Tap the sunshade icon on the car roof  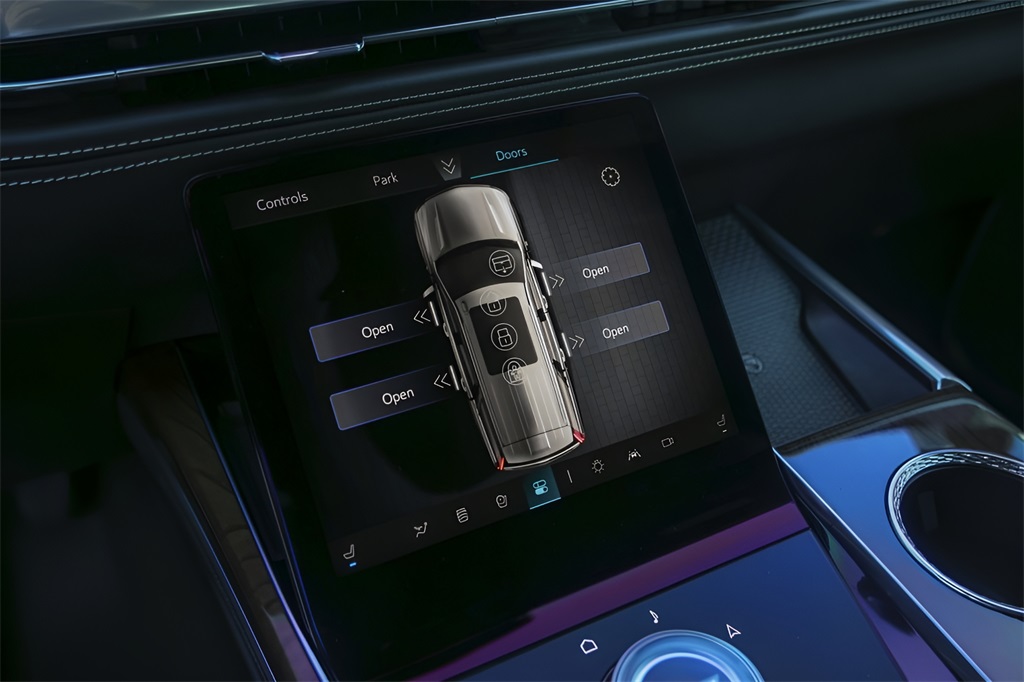500,264
